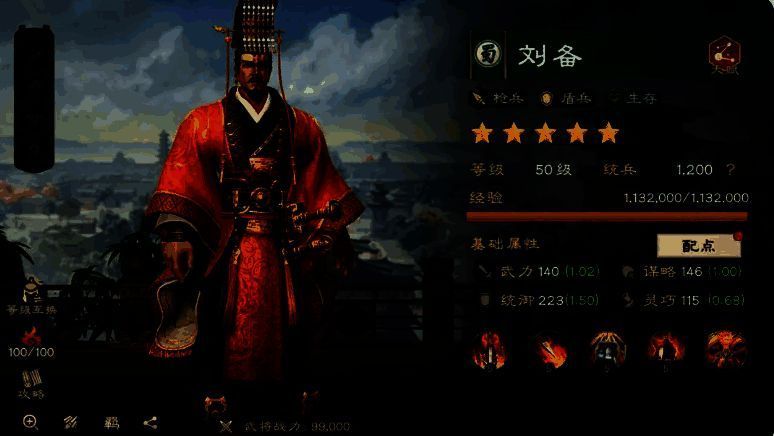Viewport: 774px width, 436px height.
Task: Click the question mark beside 统兵
Action: [x=731, y=170]
